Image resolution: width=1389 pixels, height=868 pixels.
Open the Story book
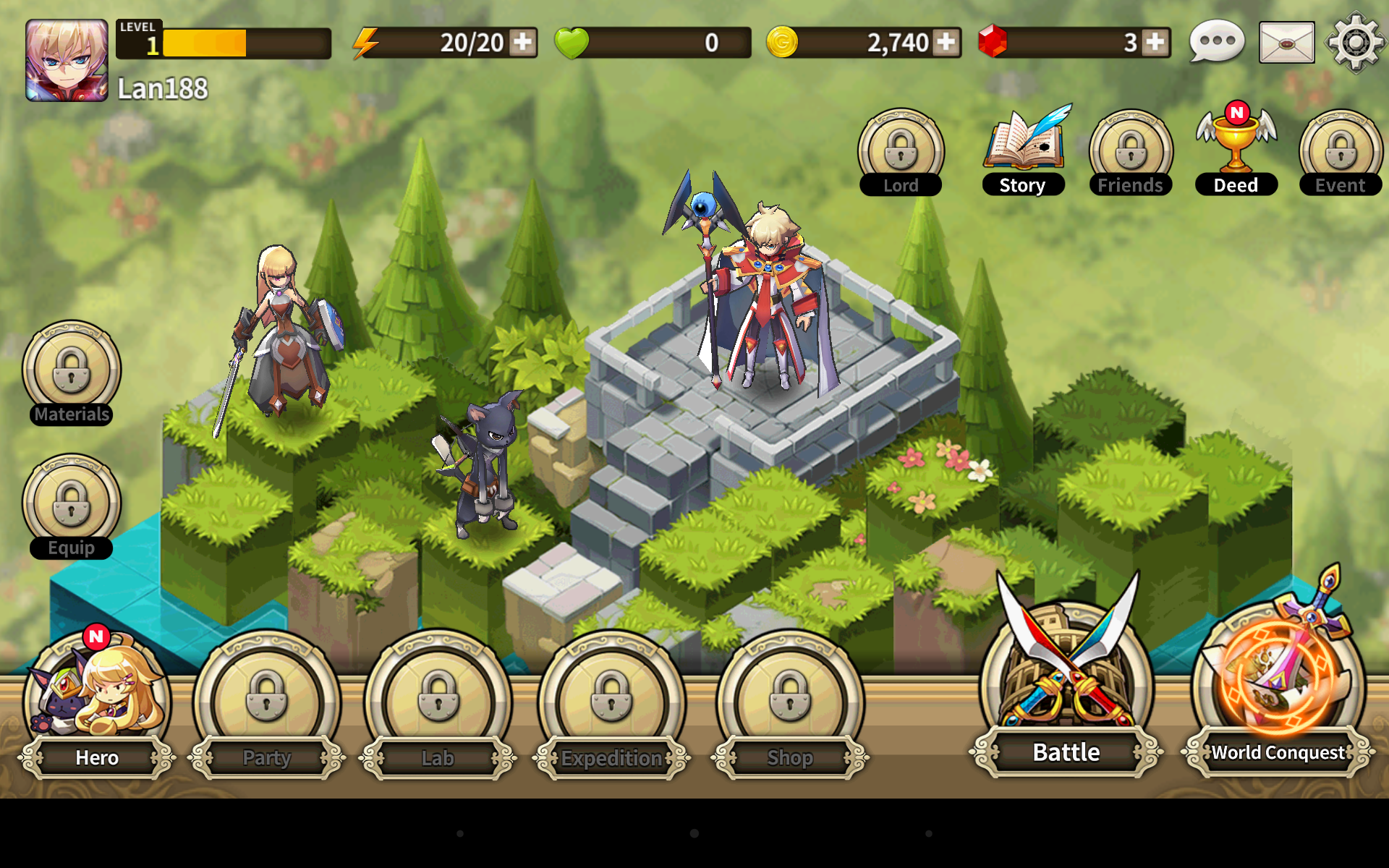pyautogui.click(x=1023, y=150)
